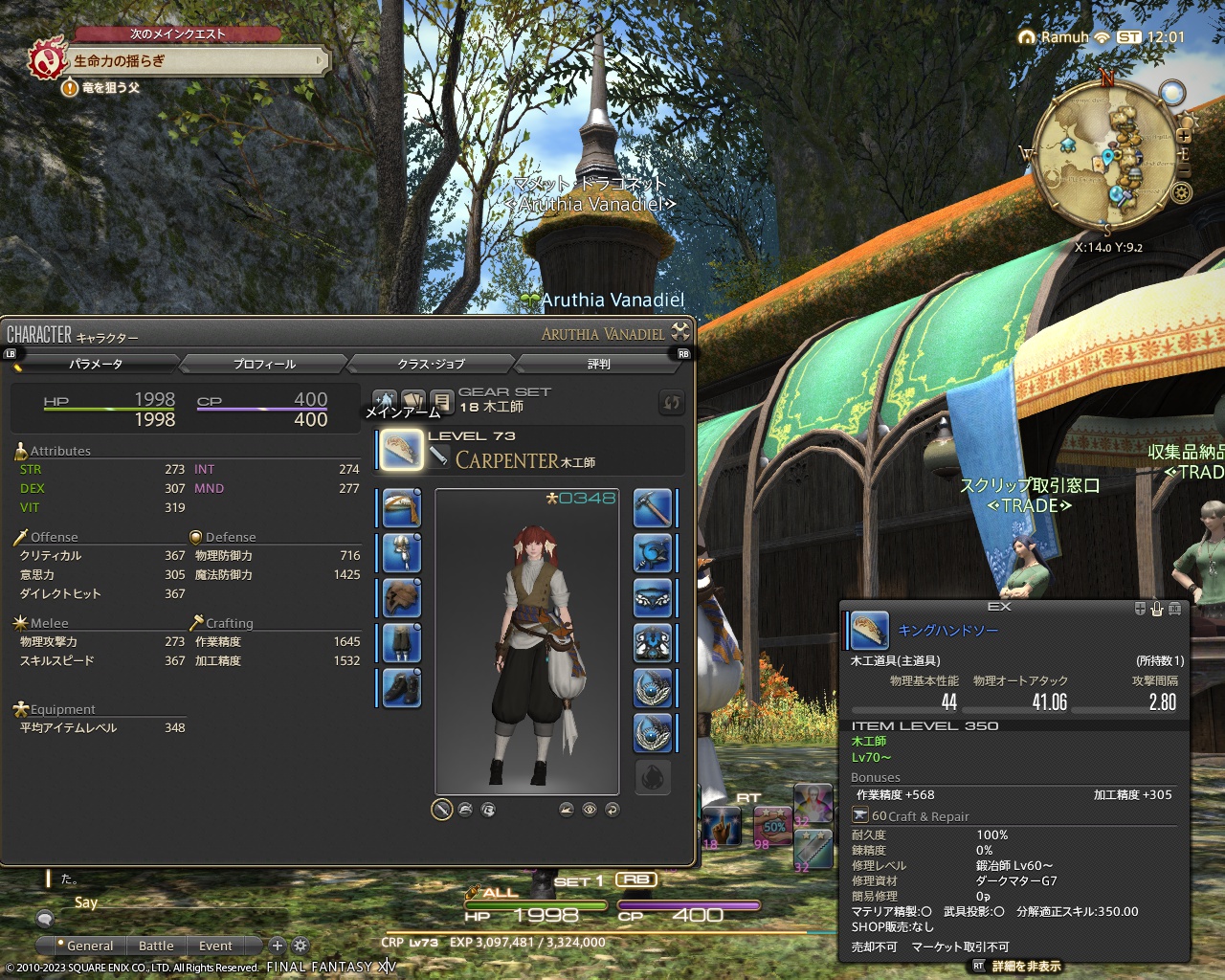This screenshot has height=980, width=1225.
Task: Open chat settings via the gear icon
Action: (x=300, y=946)
